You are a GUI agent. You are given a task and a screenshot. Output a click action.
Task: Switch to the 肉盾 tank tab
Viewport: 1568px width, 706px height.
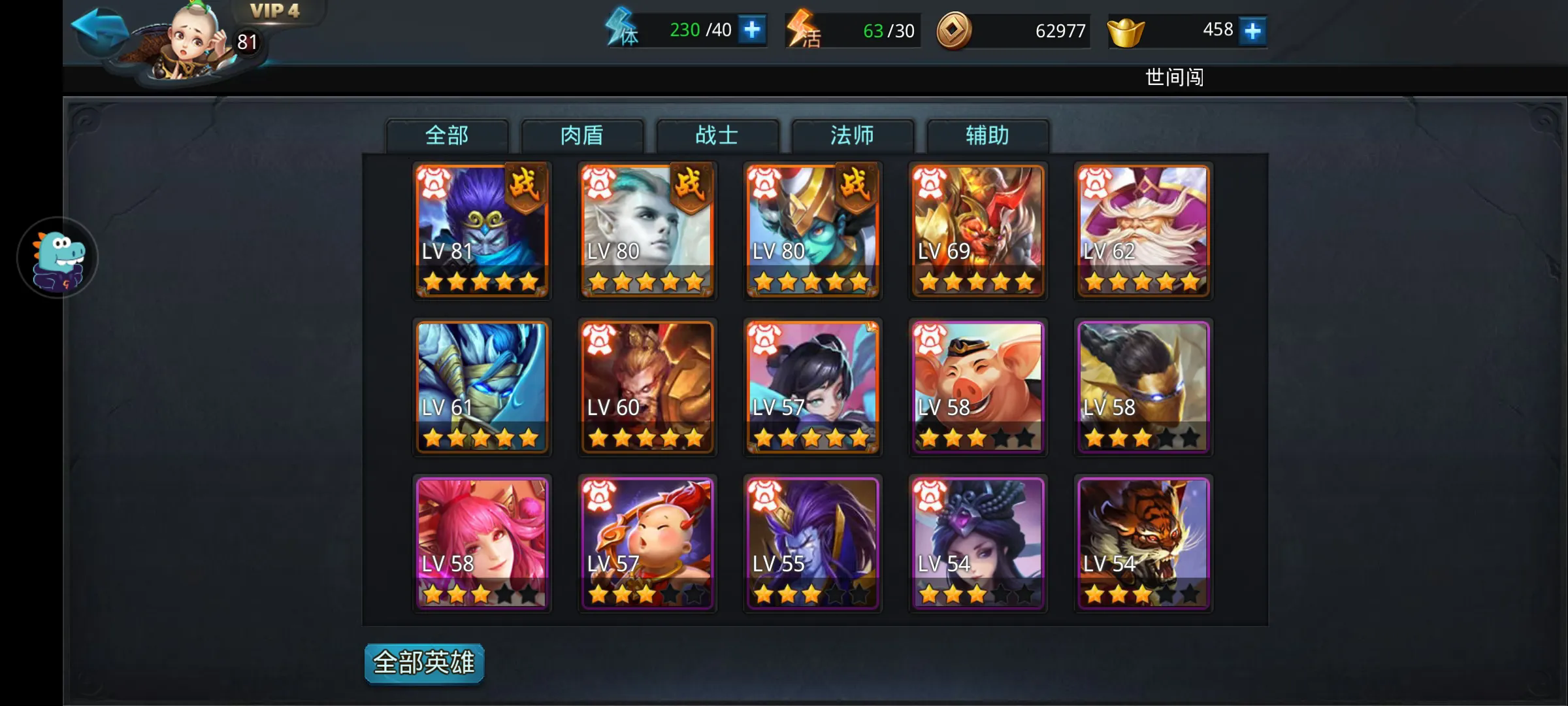(x=581, y=135)
